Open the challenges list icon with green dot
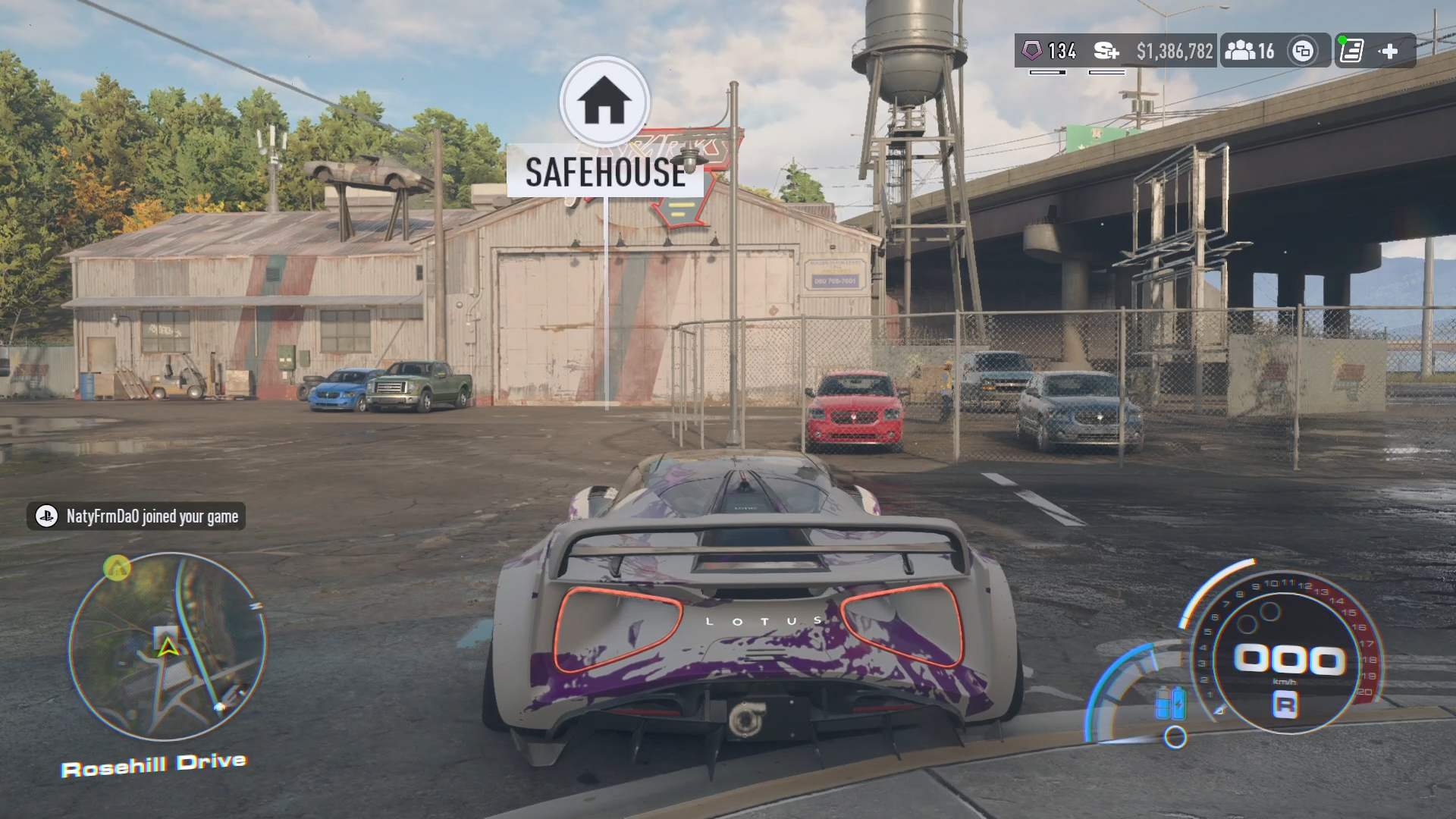The height and width of the screenshot is (819, 1456). (x=1351, y=51)
